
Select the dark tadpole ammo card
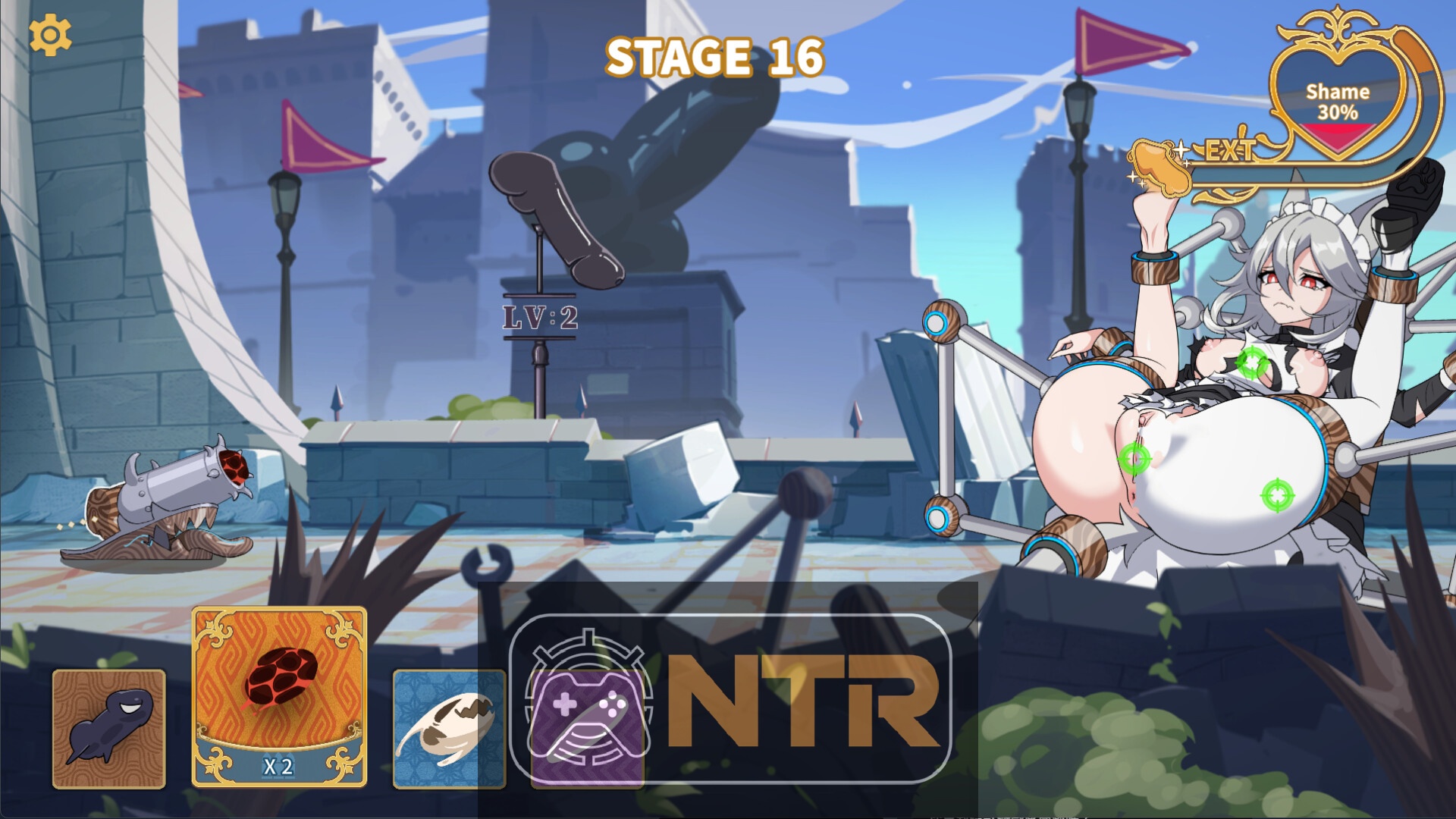[x=109, y=729]
